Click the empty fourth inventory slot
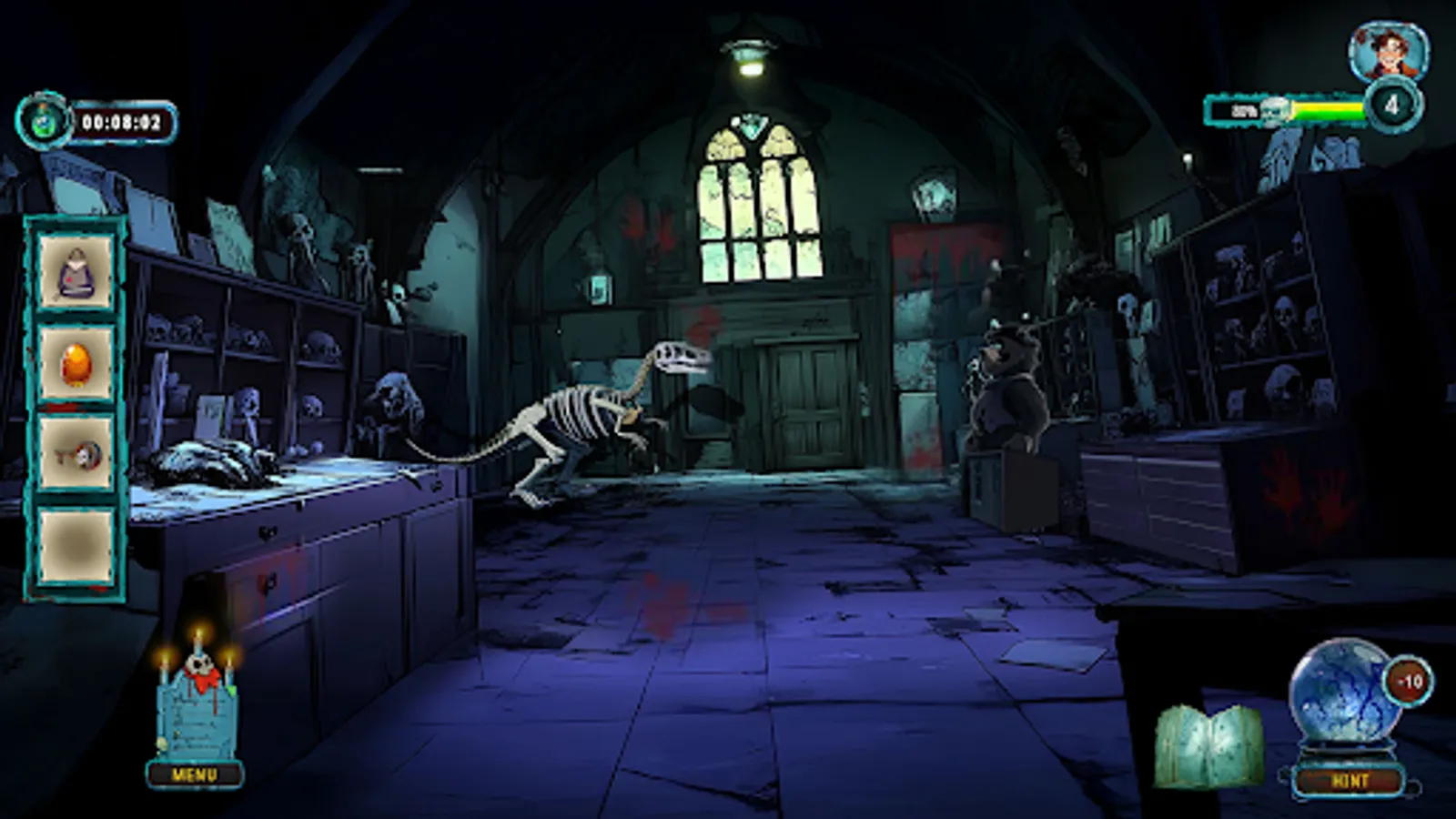Viewport: 1456px width, 819px height. [x=77, y=541]
